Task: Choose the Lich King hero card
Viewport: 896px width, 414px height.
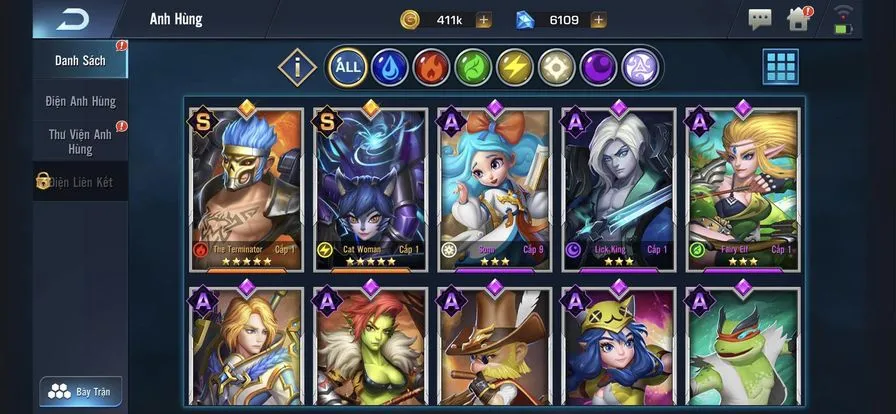Action: pos(617,188)
